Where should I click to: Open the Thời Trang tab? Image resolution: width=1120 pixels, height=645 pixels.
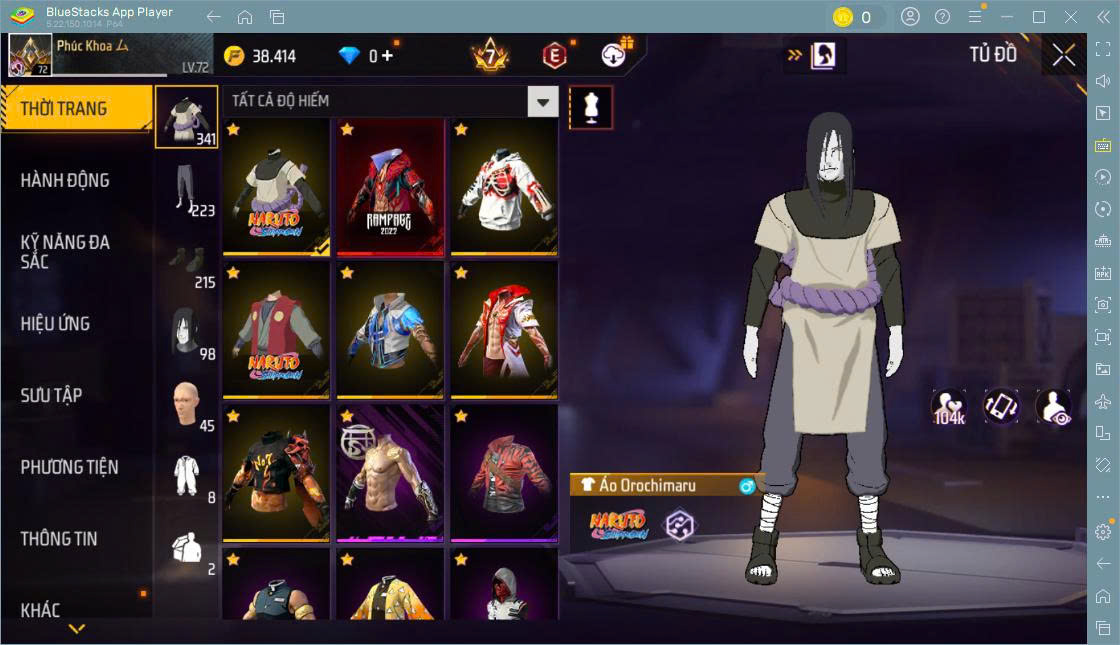point(64,109)
